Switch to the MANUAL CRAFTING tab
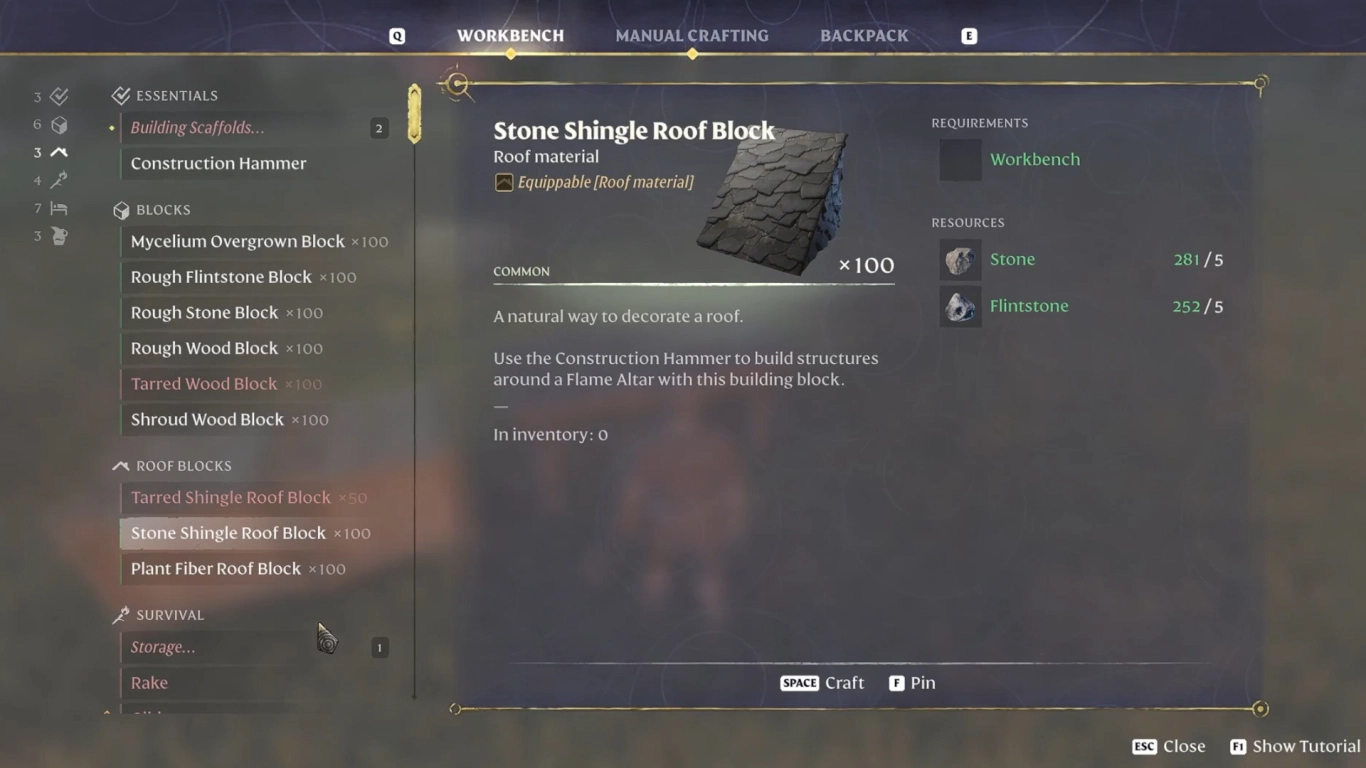Image resolution: width=1366 pixels, height=768 pixels. 692,35
